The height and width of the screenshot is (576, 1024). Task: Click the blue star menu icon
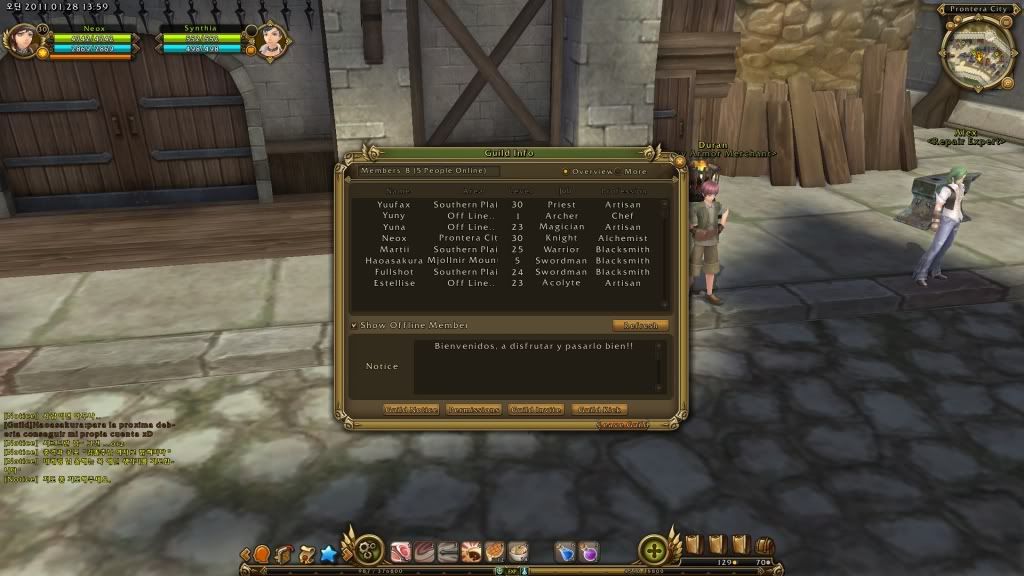tap(328, 552)
